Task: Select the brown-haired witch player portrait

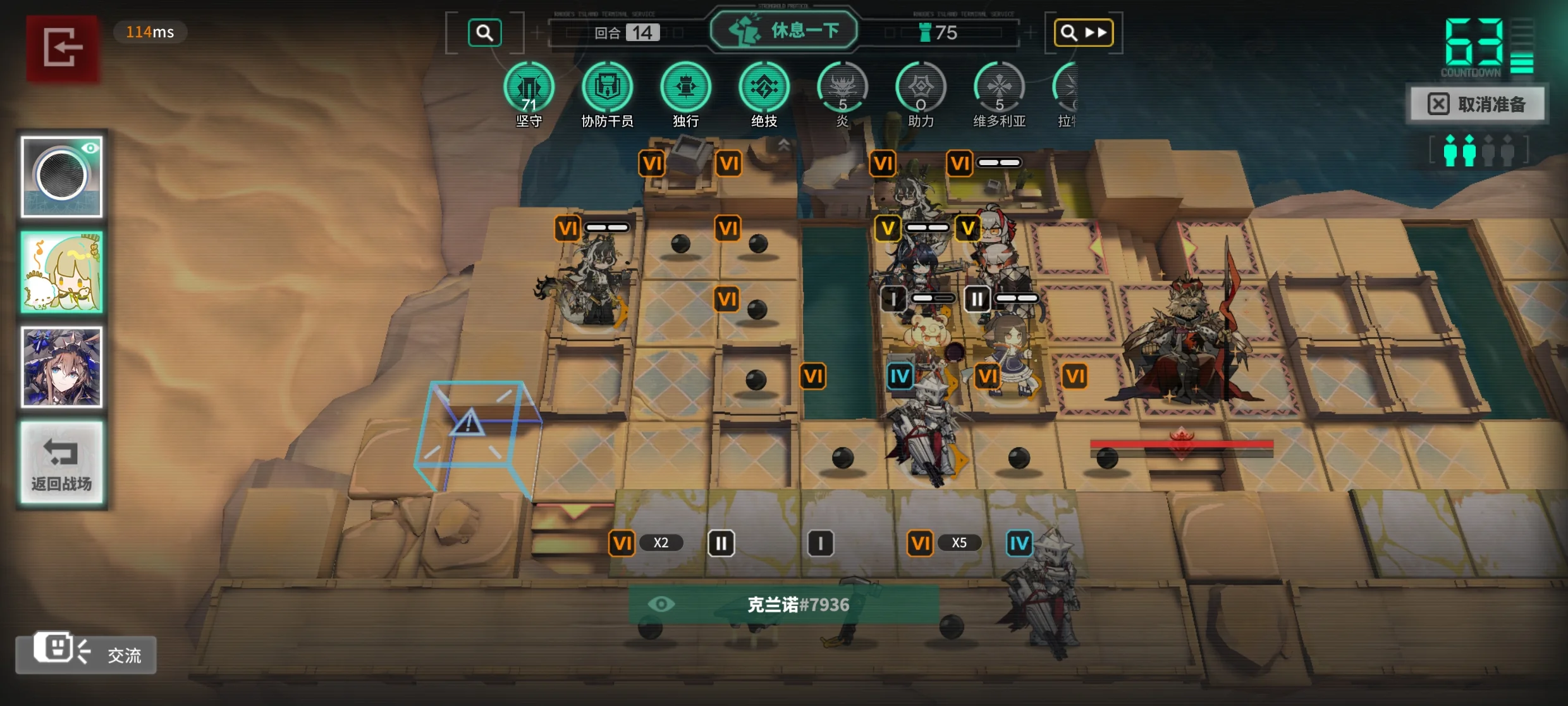Action: 61,367
